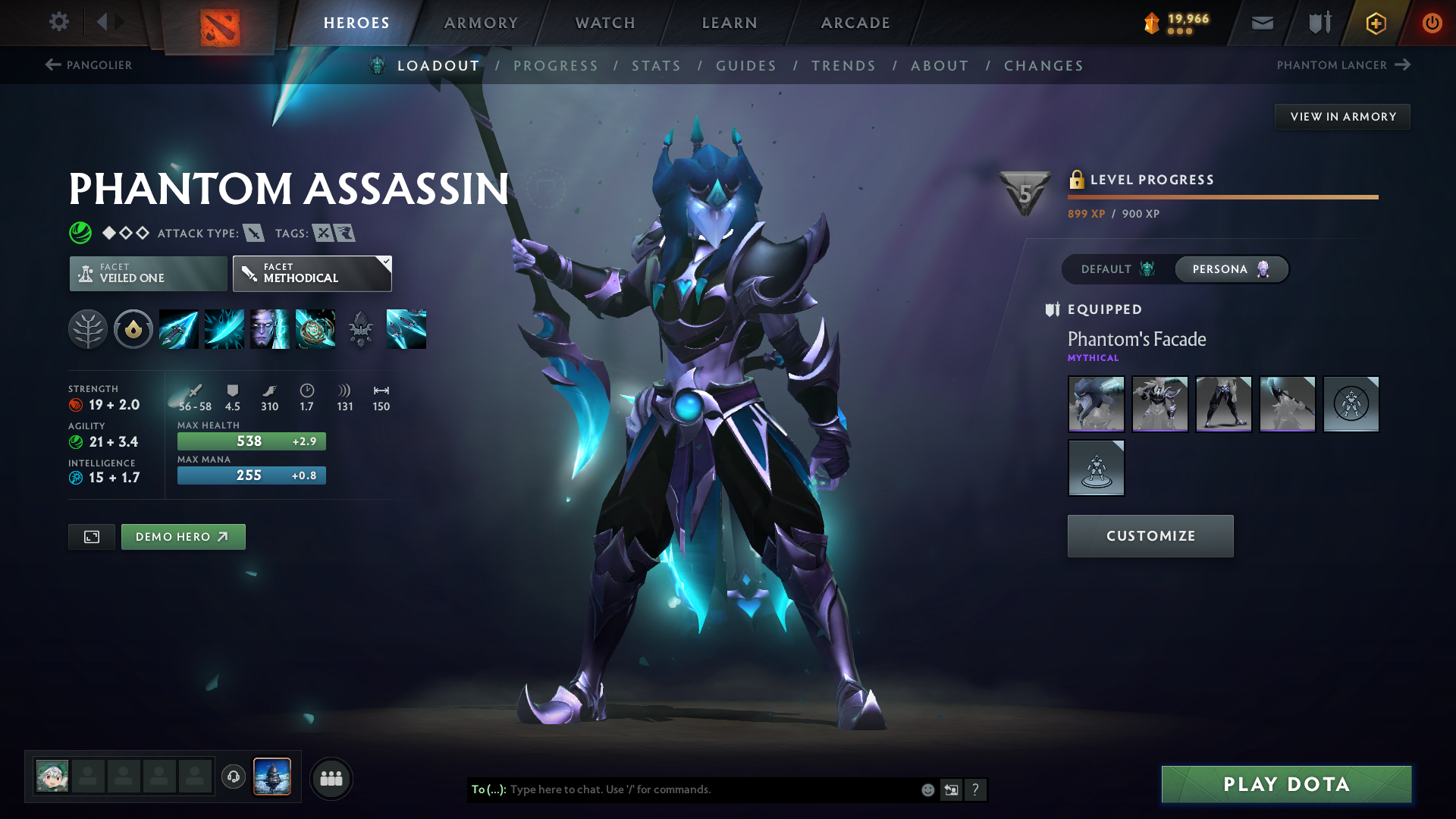Navigate back to Pangolier hero page
Image resolution: width=1456 pixels, height=819 pixels.
pos(89,65)
